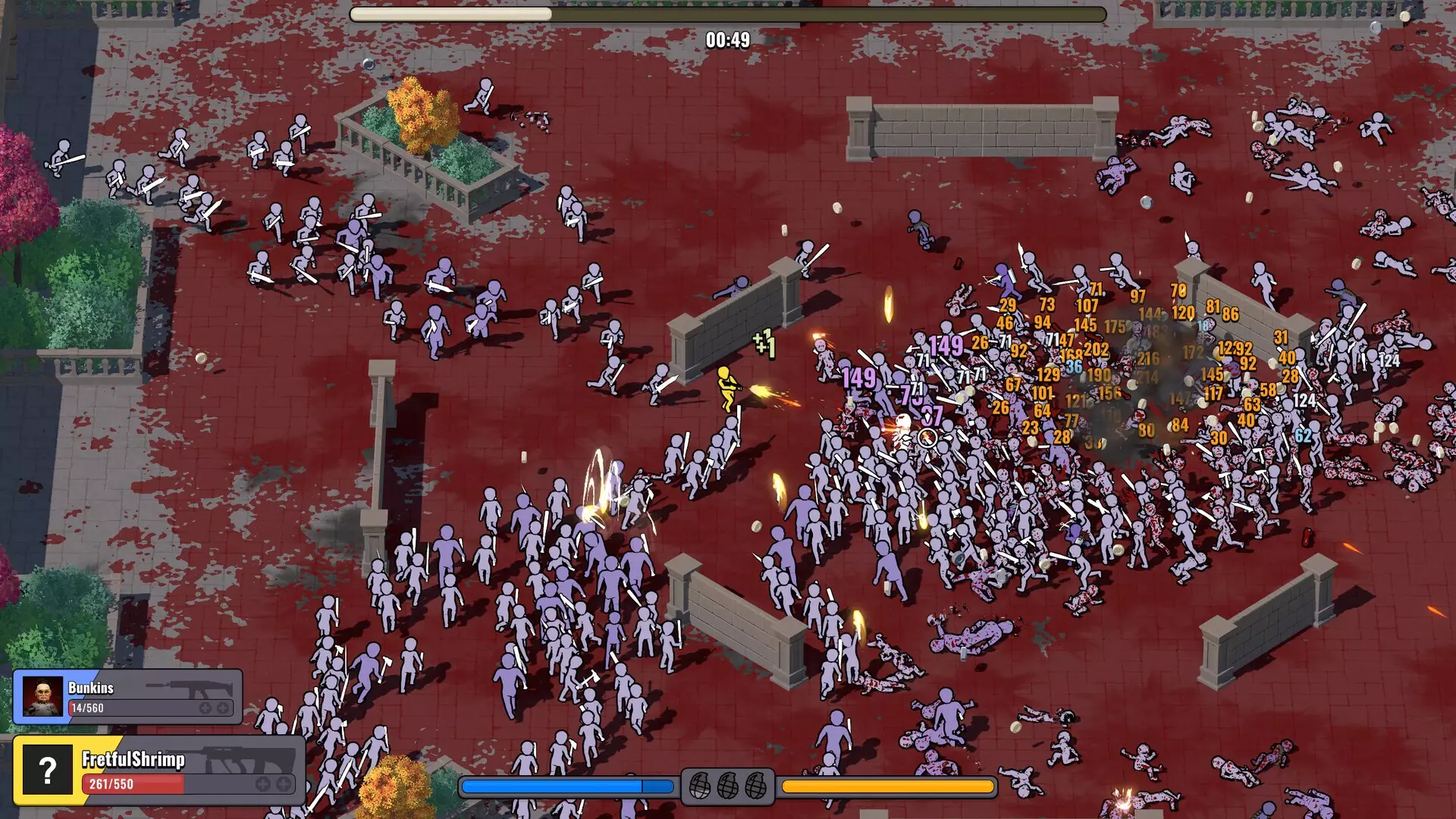Click the first plus icon on FretfulShrimp health bar
1456x819 pixels.
coord(262,785)
